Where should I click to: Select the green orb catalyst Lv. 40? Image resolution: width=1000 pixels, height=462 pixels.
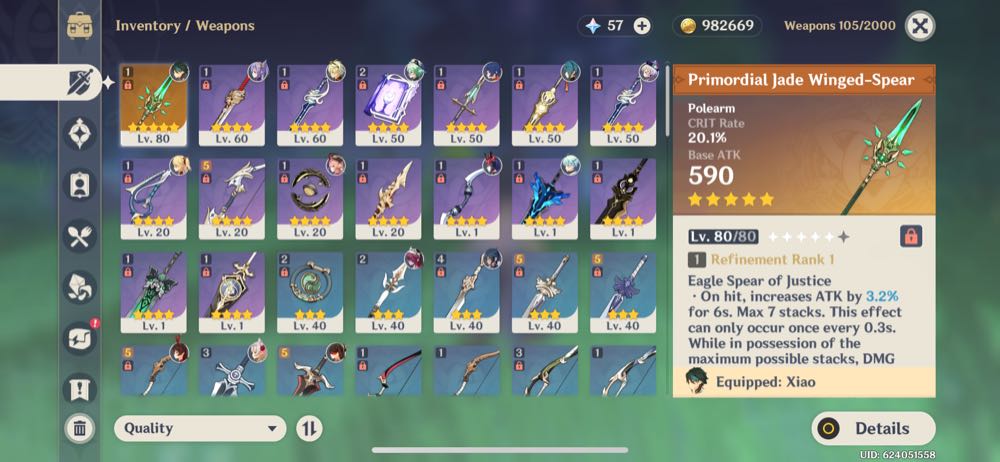click(x=310, y=291)
